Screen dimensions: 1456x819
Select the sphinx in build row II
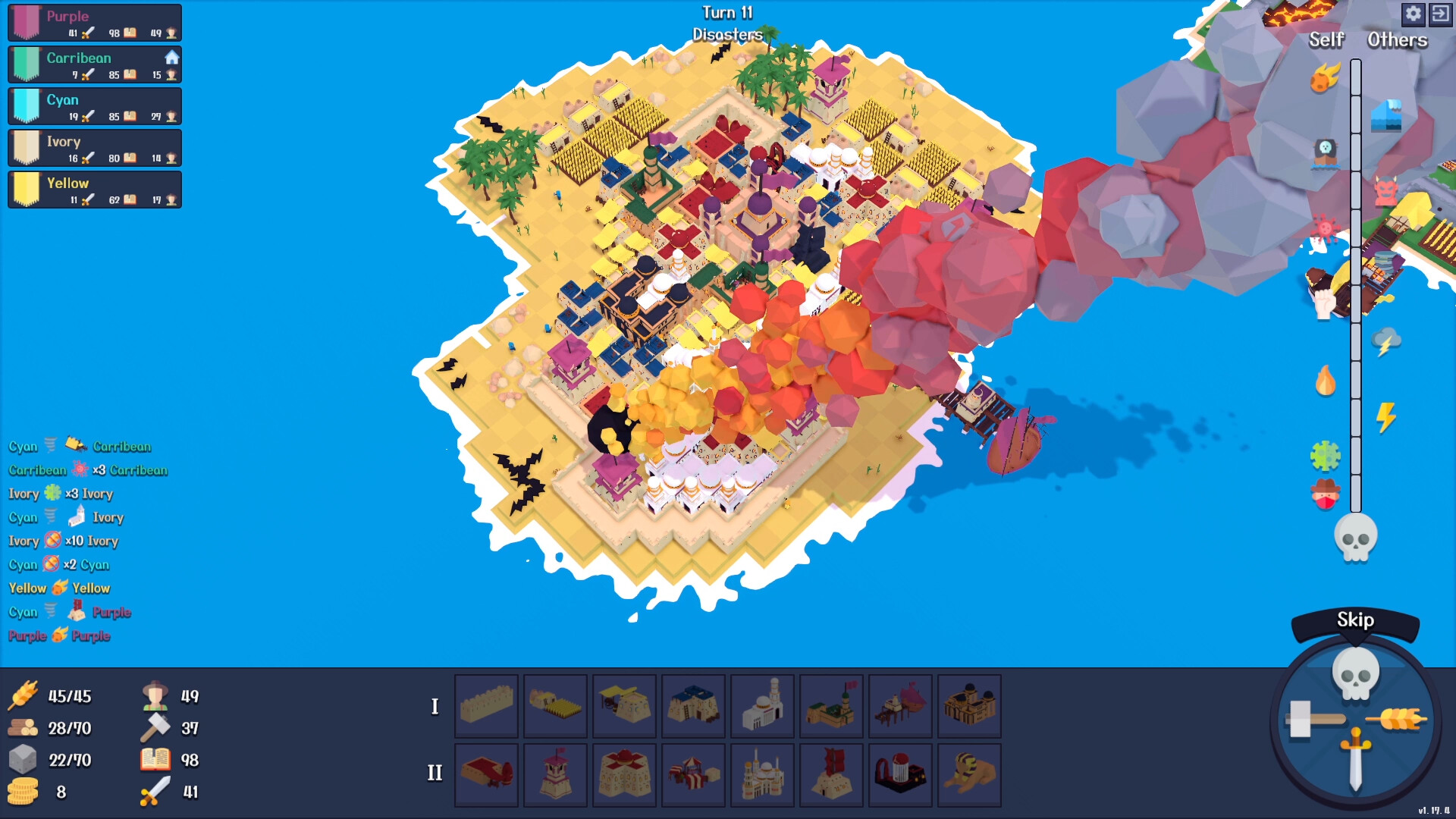970,775
